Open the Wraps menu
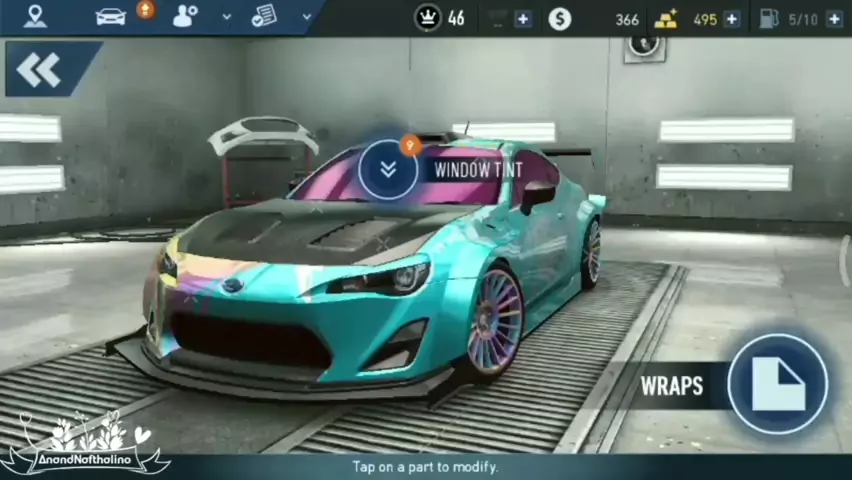The image size is (852, 480). 778,384
